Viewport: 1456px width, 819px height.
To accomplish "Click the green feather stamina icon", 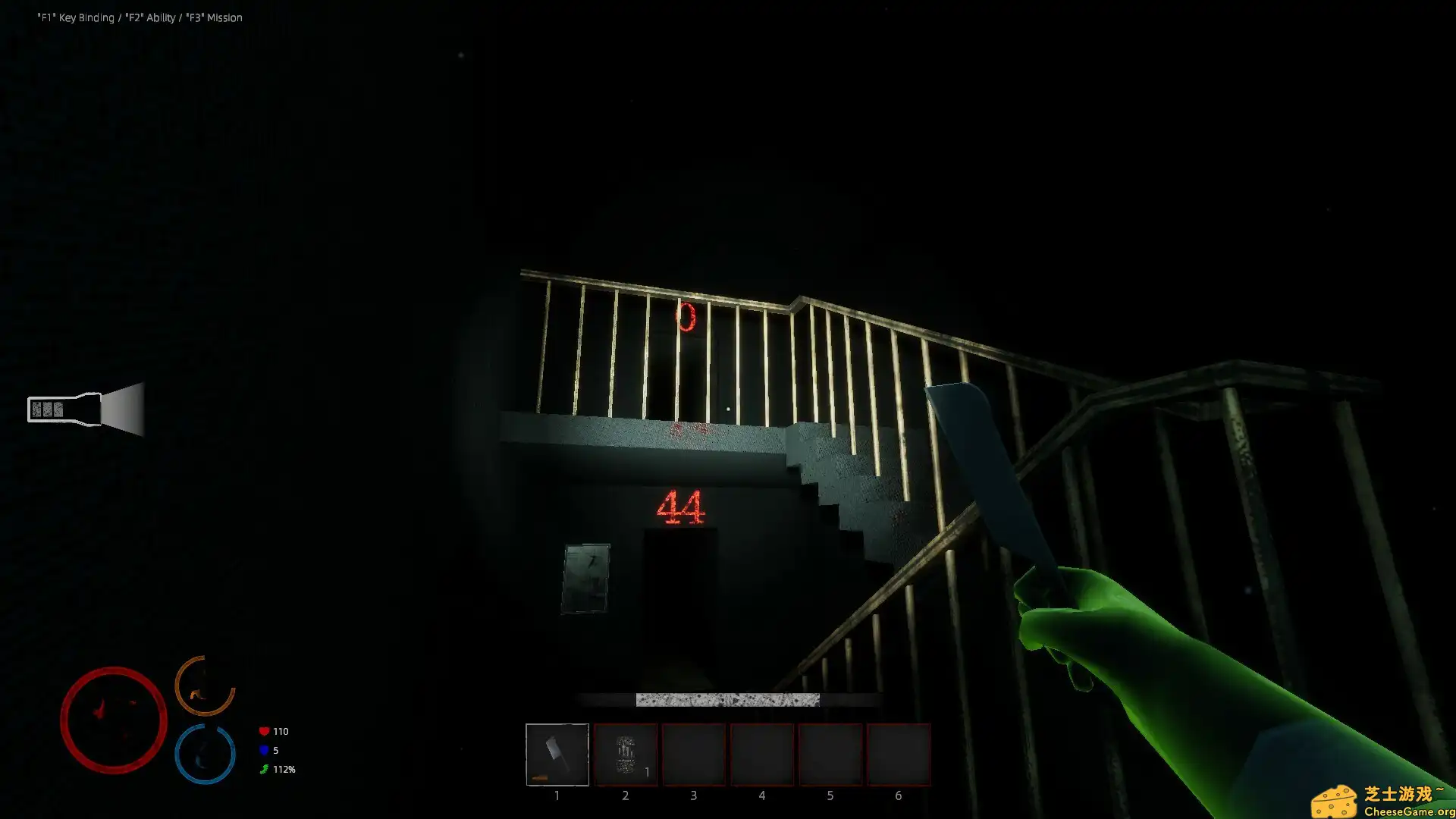I will click(263, 769).
